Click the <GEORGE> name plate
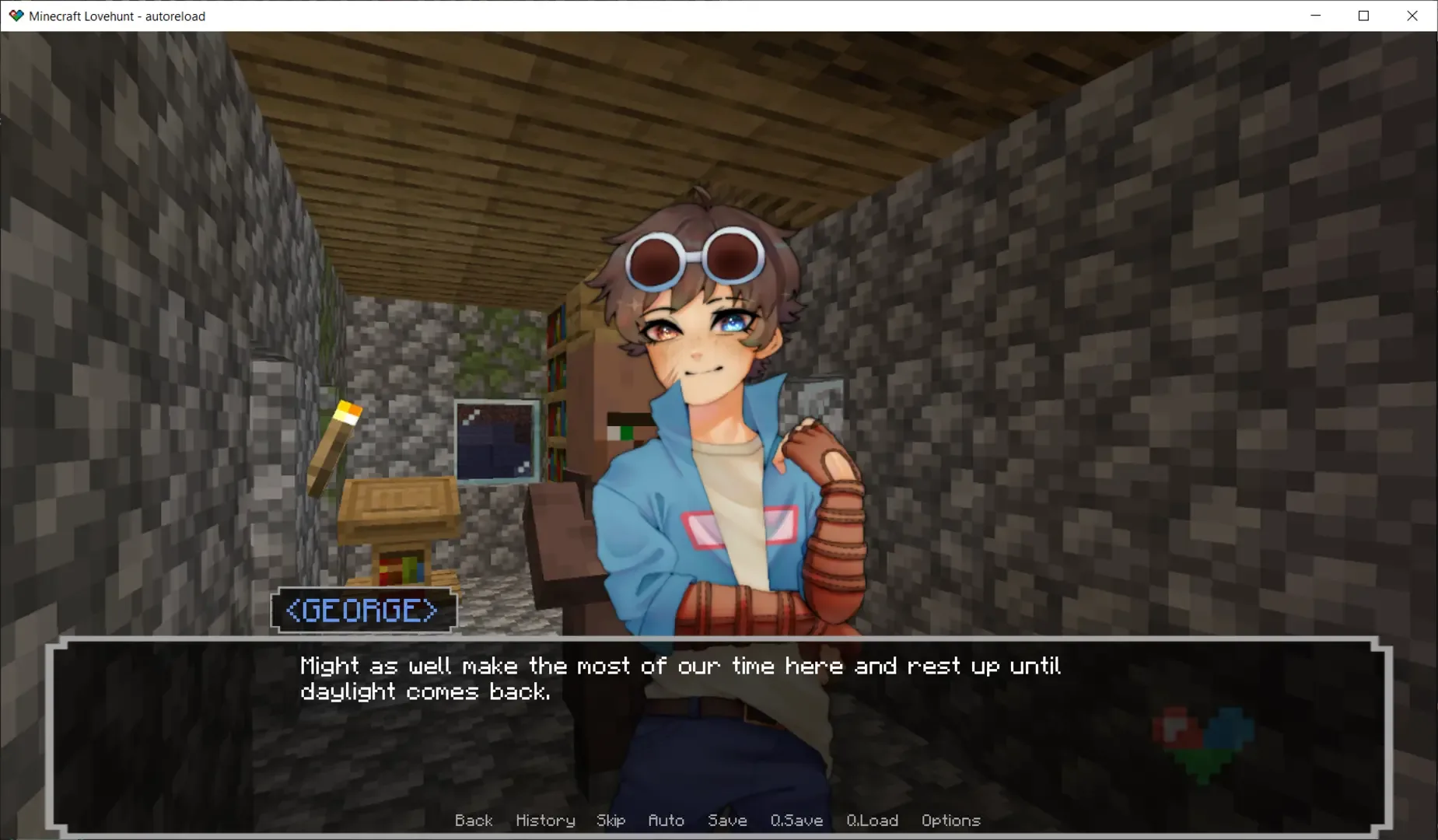 (364, 611)
